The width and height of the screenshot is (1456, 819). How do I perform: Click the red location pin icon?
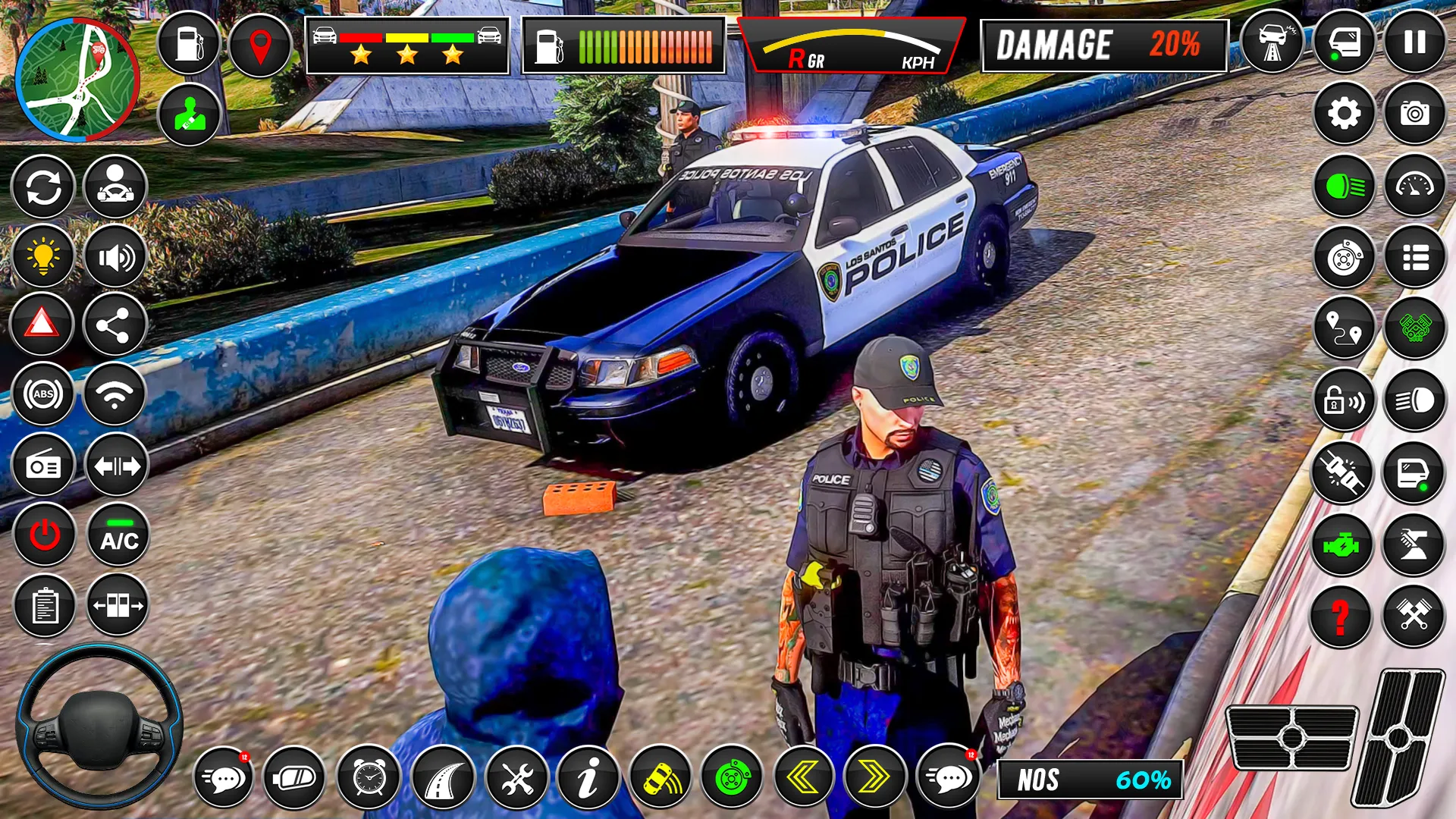pyautogui.click(x=260, y=46)
